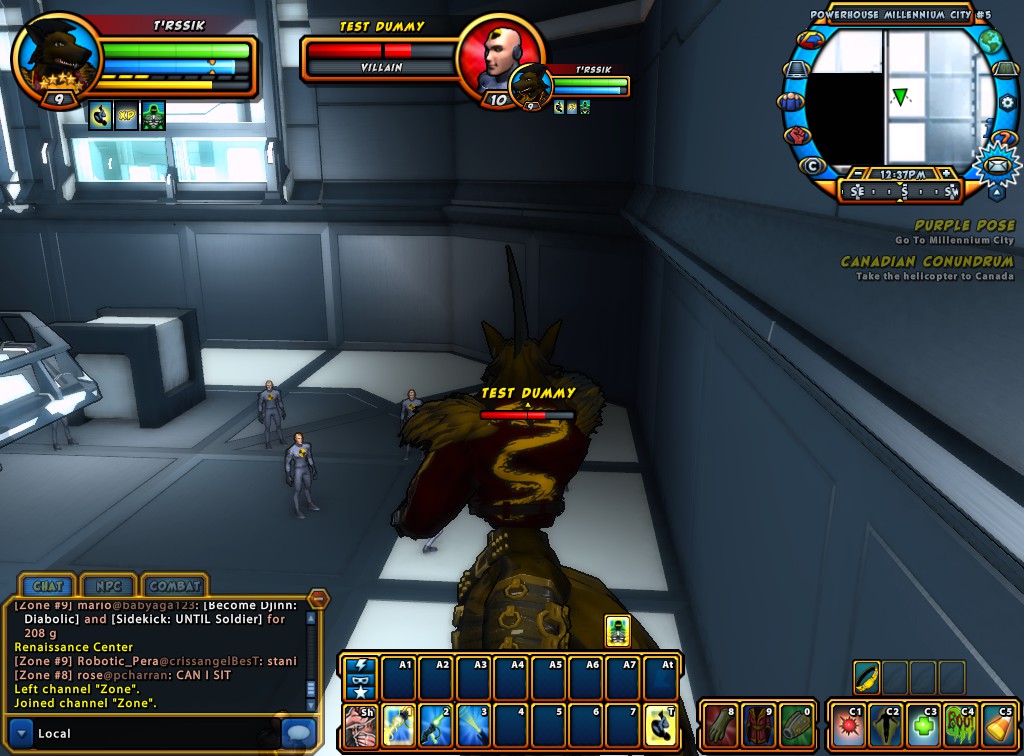Open the gear options button on the minimap

click(1006, 103)
